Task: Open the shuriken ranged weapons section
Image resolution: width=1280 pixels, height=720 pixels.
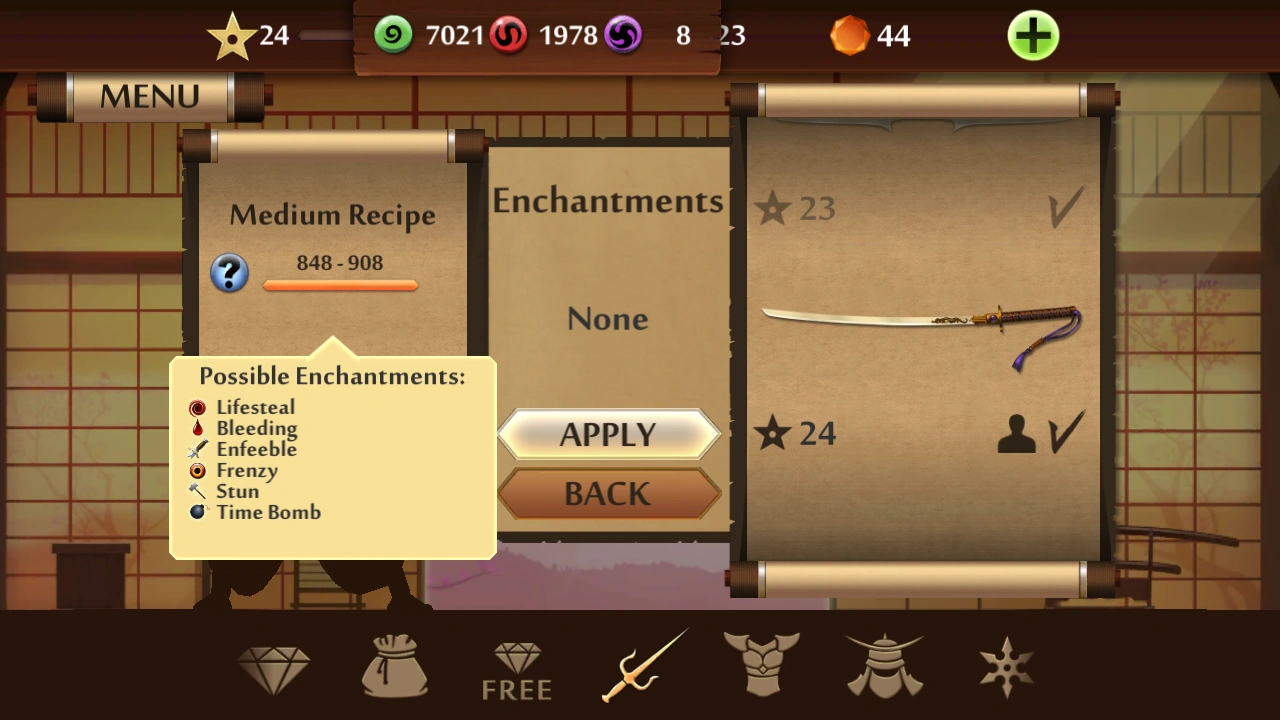Action: [x=1005, y=663]
